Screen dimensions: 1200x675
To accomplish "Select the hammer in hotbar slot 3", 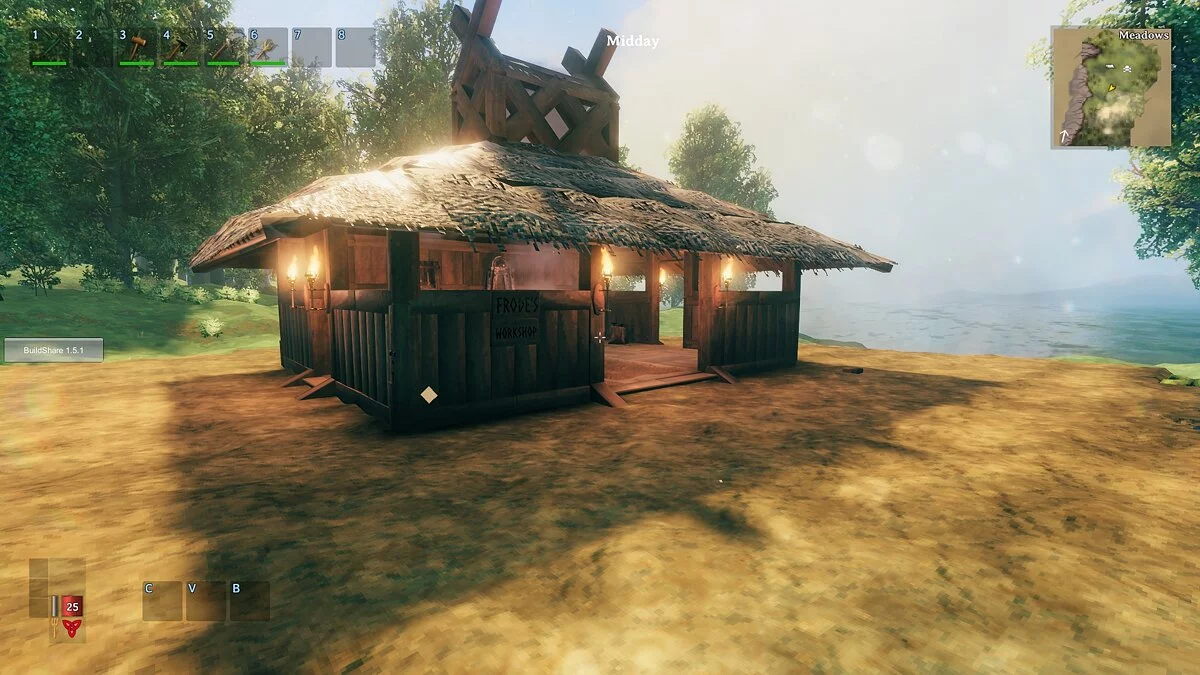I will (x=136, y=47).
